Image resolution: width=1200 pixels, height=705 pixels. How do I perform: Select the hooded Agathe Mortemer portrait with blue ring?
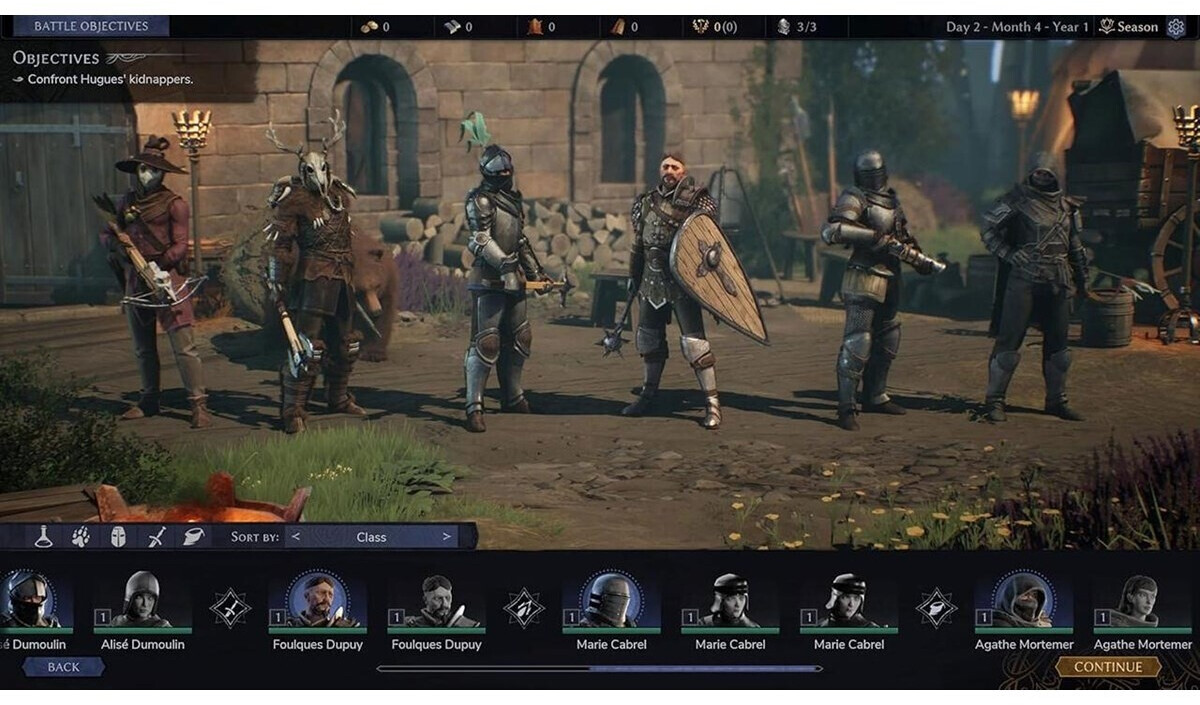click(x=1023, y=600)
